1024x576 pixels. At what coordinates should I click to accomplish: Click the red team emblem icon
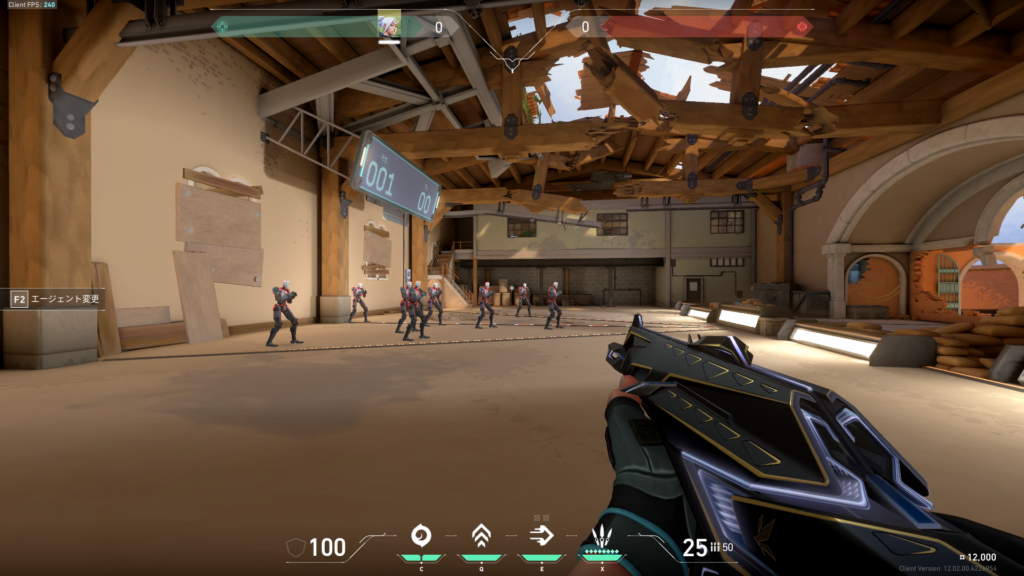point(801,27)
